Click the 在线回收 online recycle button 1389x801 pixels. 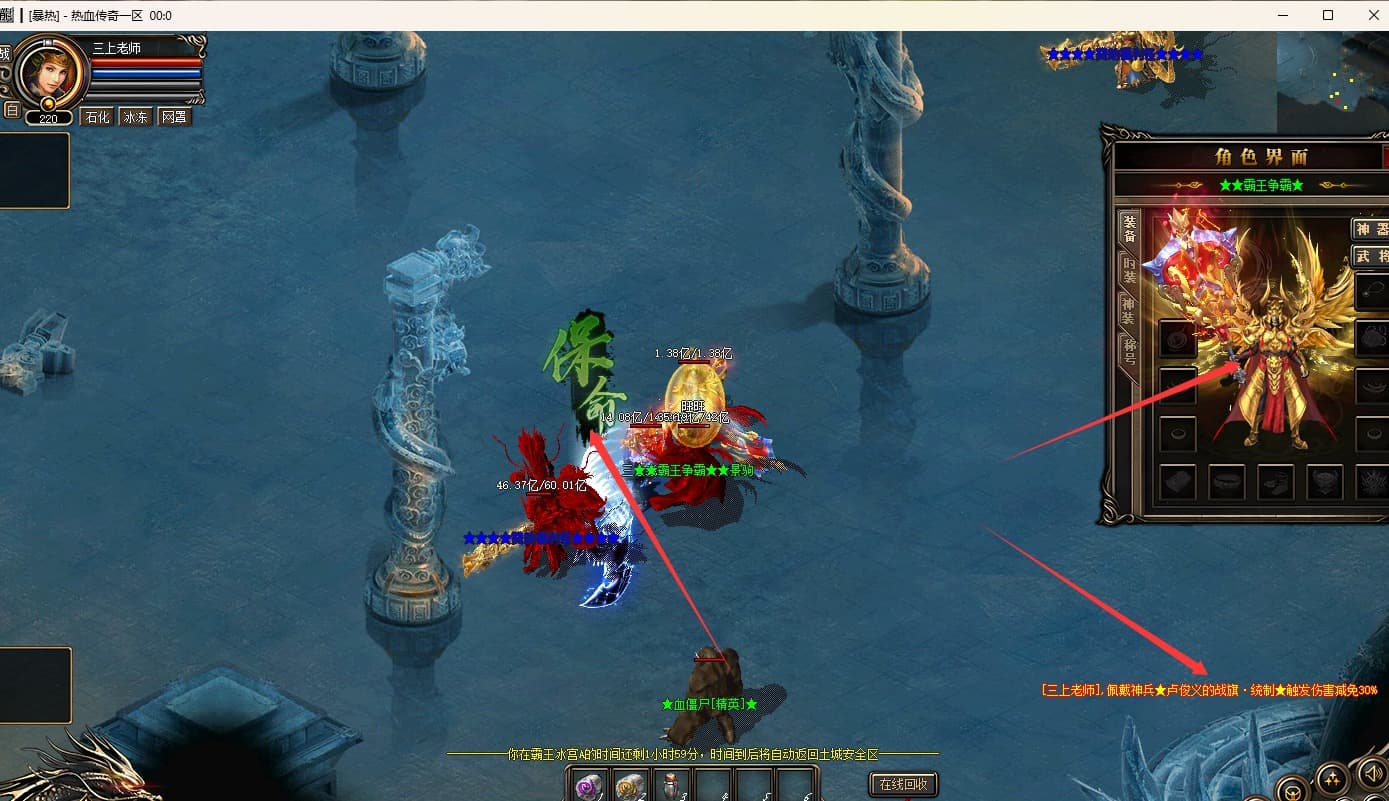coord(904,784)
